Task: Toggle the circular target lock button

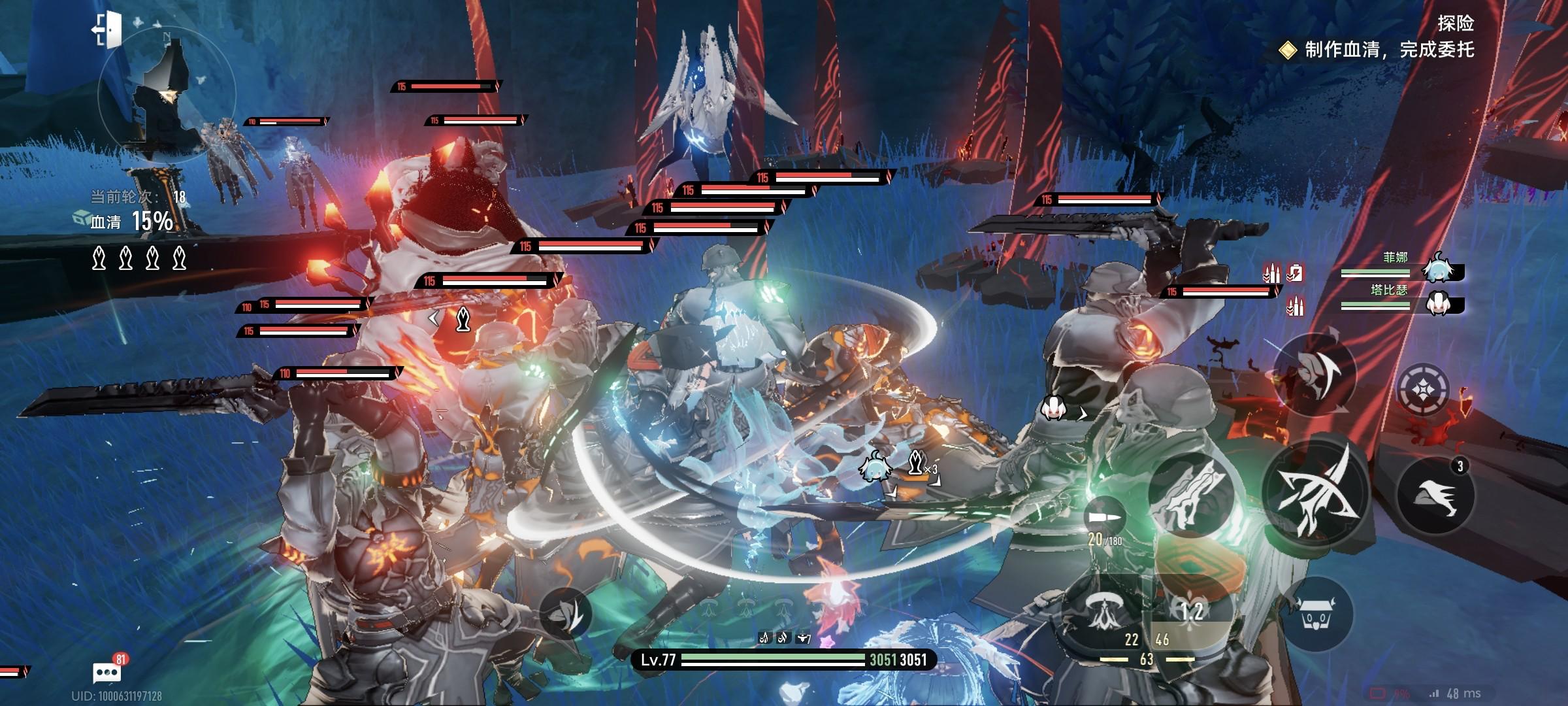Action: 1423,390
